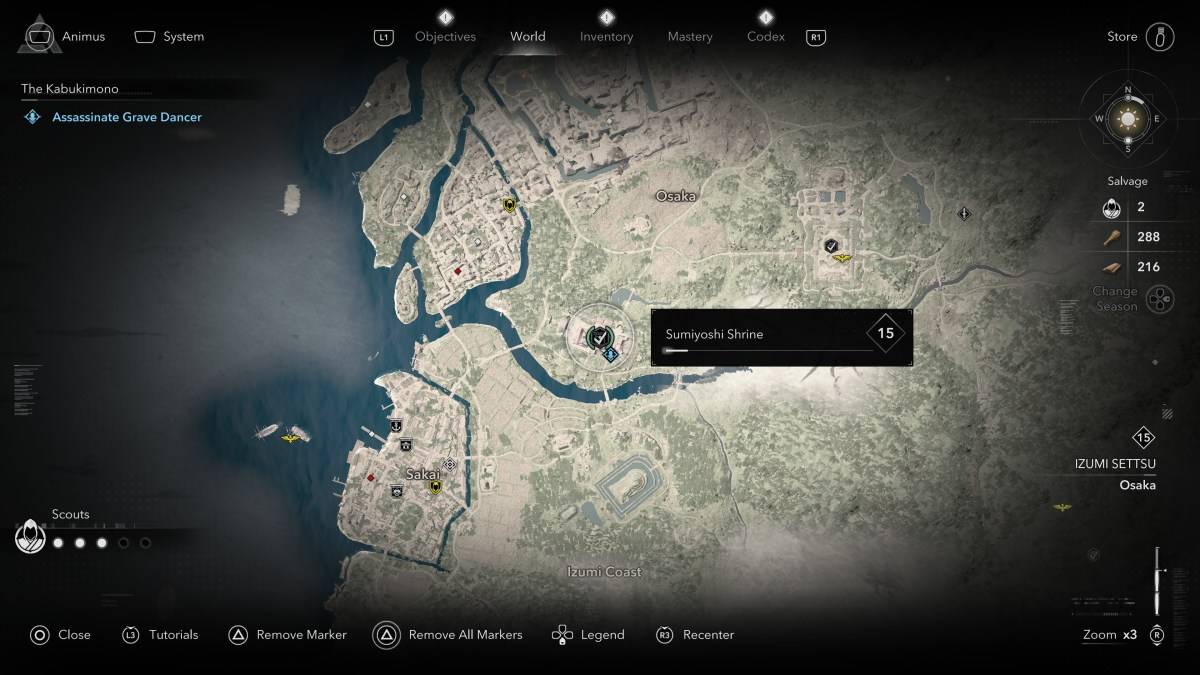This screenshot has height=675, width=1200.
Task: Click the Scouts icon
Action: click(x=31, y=538)
